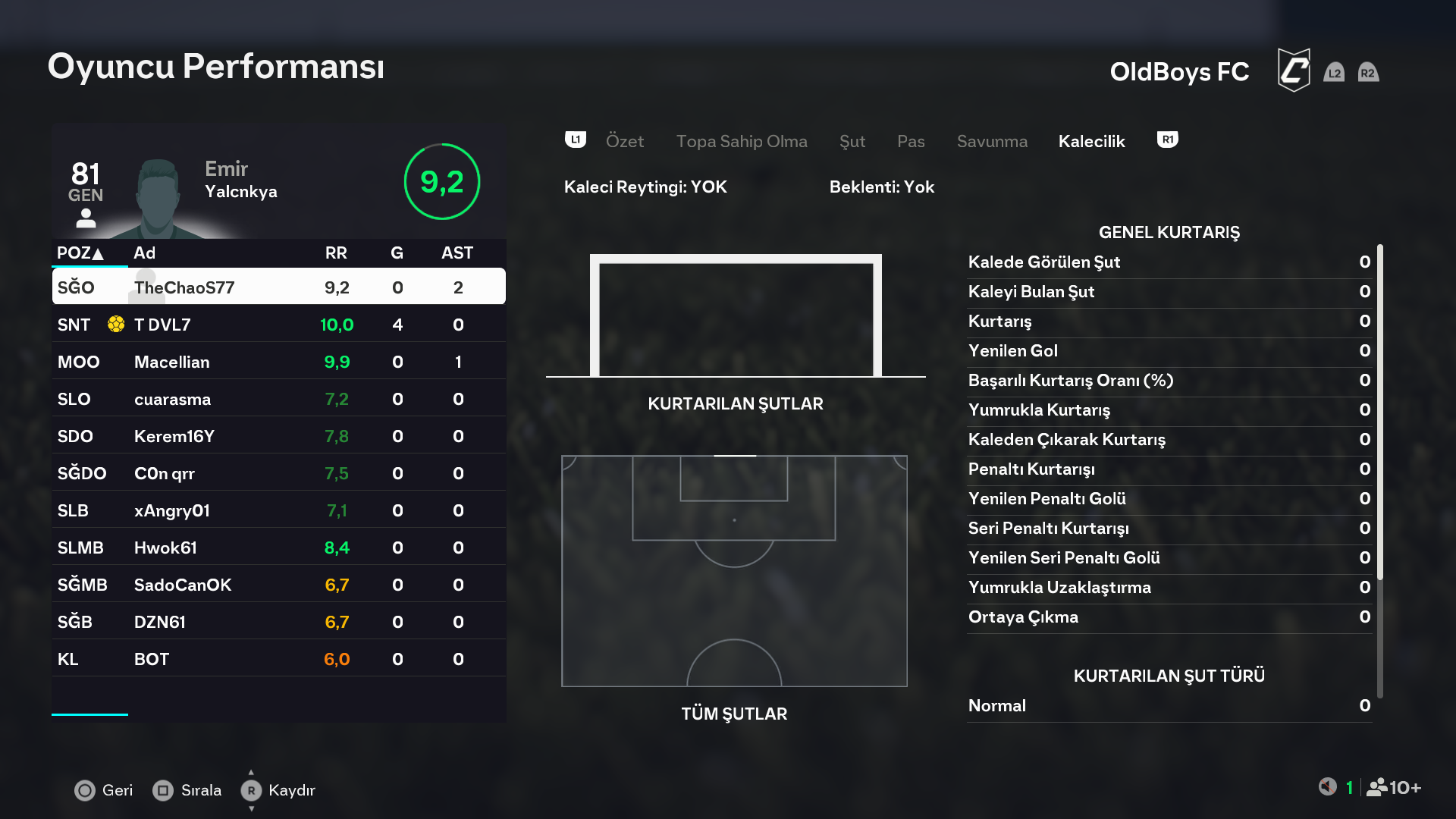Image resolution: width=1456 pixels, height=819 pixels.
Task: Click the stats panel scrollbar
Action: click(1379, 412)
